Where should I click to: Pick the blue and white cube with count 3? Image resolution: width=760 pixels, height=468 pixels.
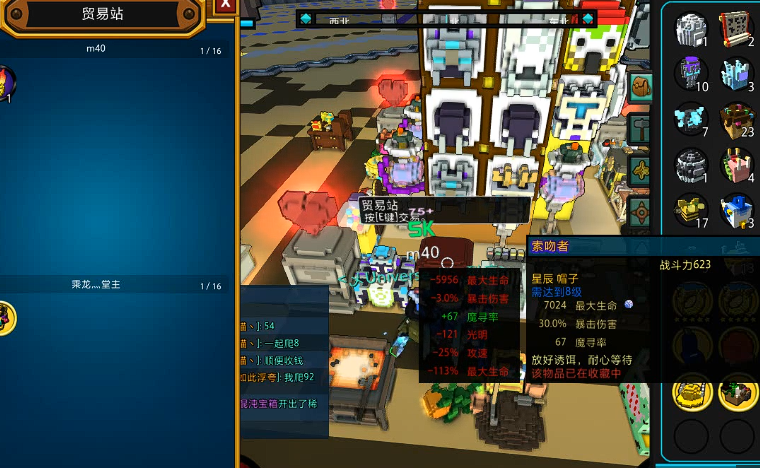point(736,210)
